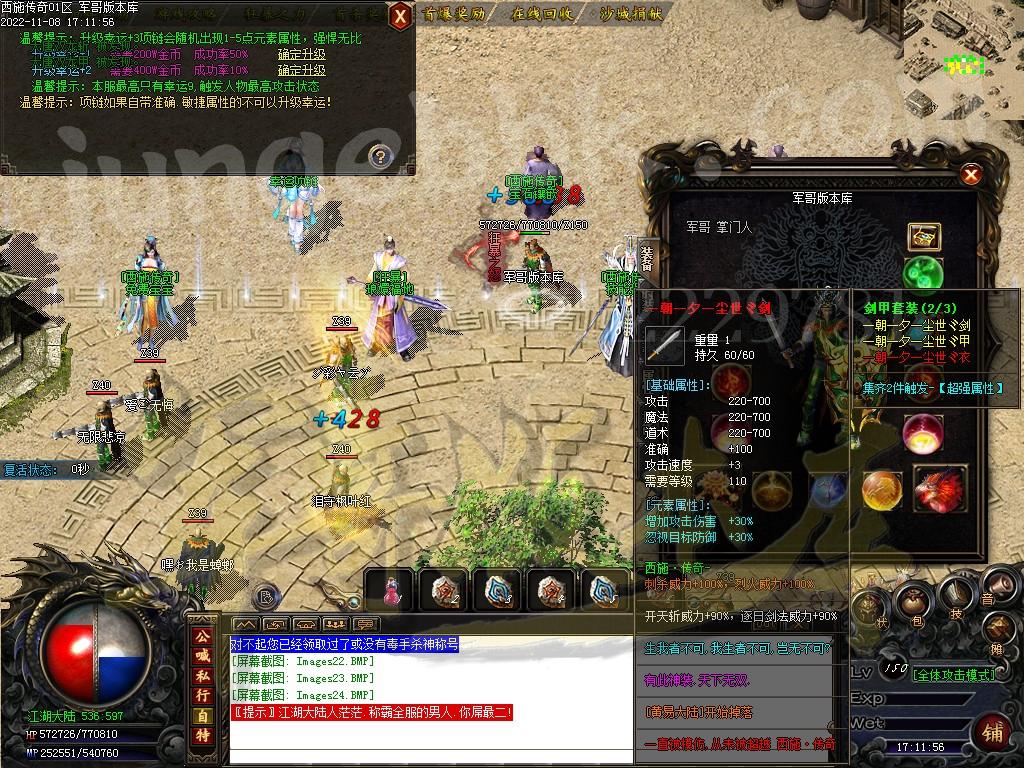The image size is (1024, 768).
Task: Click the green orb equipment slot
Action: 922,273
